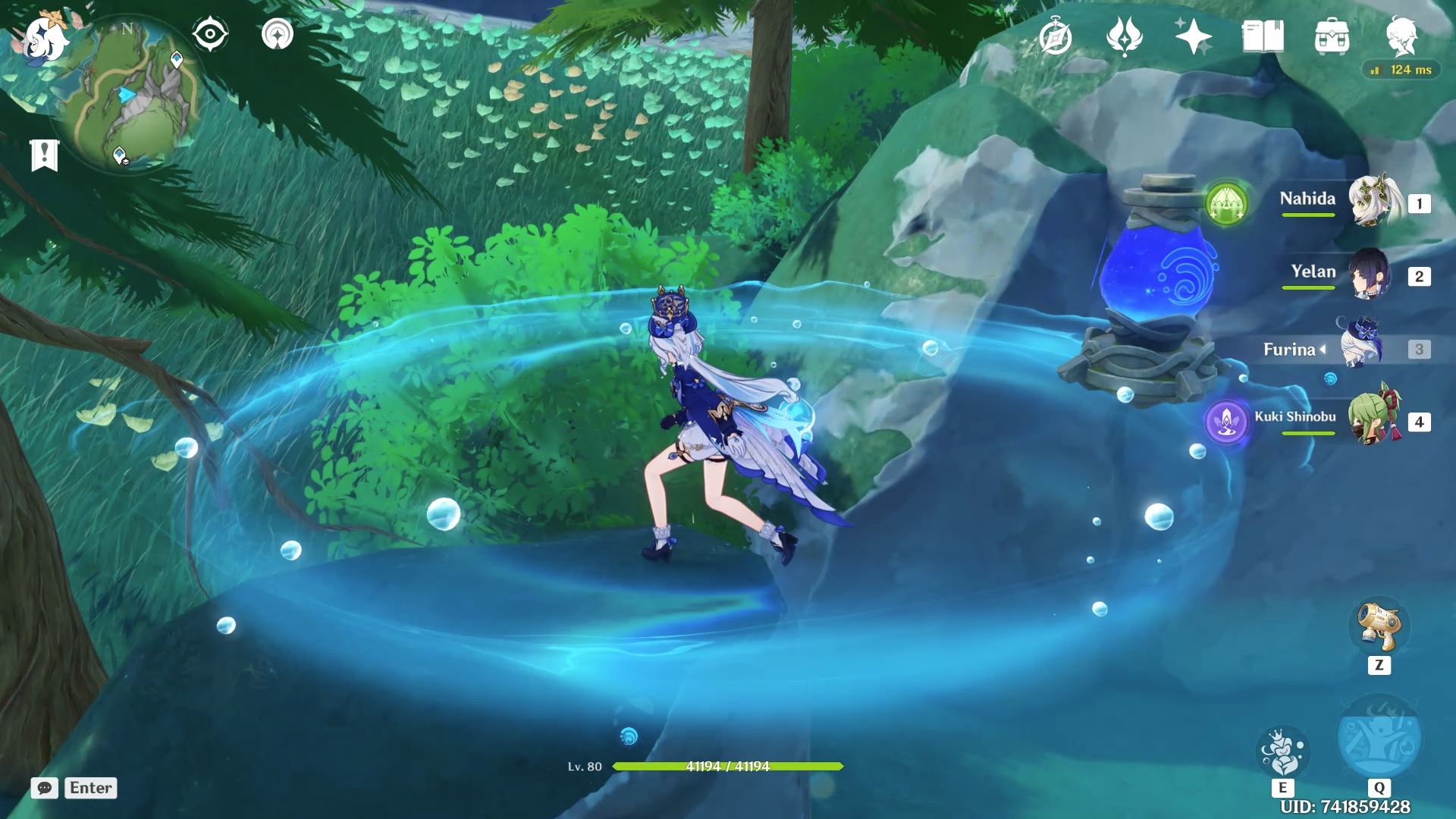Click the circular signal icon beside the minimap
The width and height of the screenshot is (1456, 819).
click(x=277, y=35)
